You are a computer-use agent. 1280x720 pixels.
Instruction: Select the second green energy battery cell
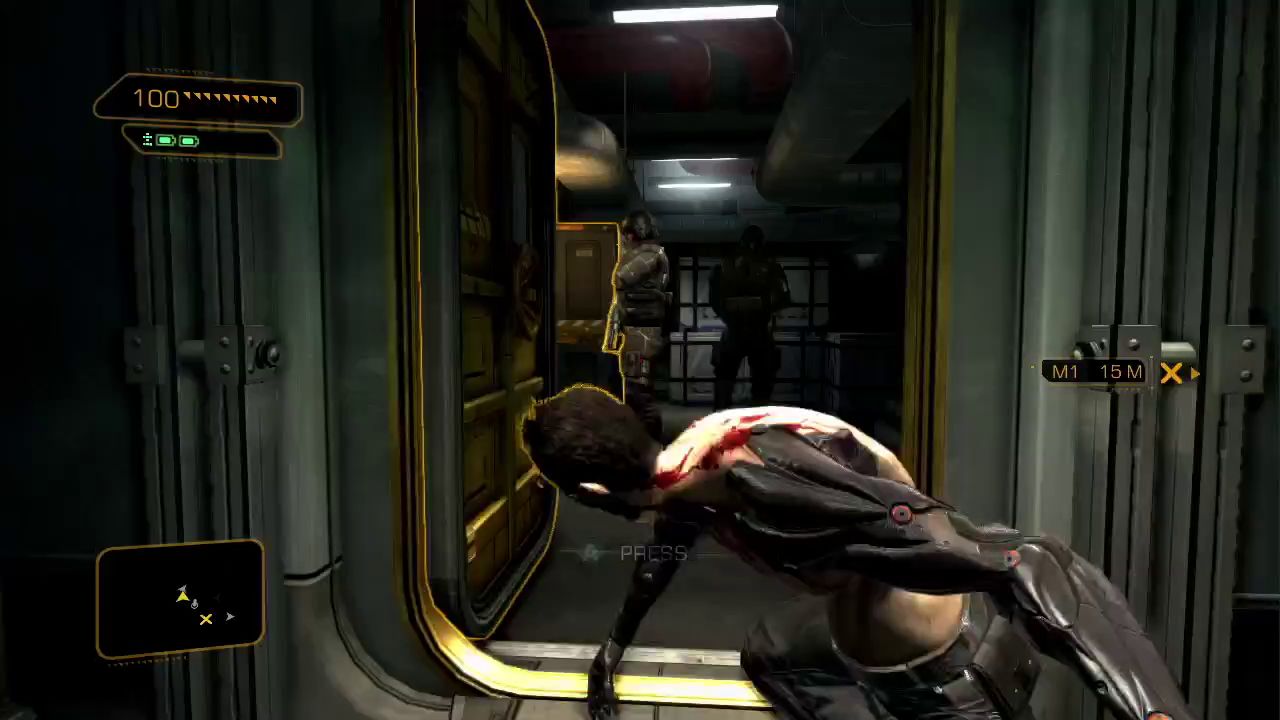[x=189, y=140]
